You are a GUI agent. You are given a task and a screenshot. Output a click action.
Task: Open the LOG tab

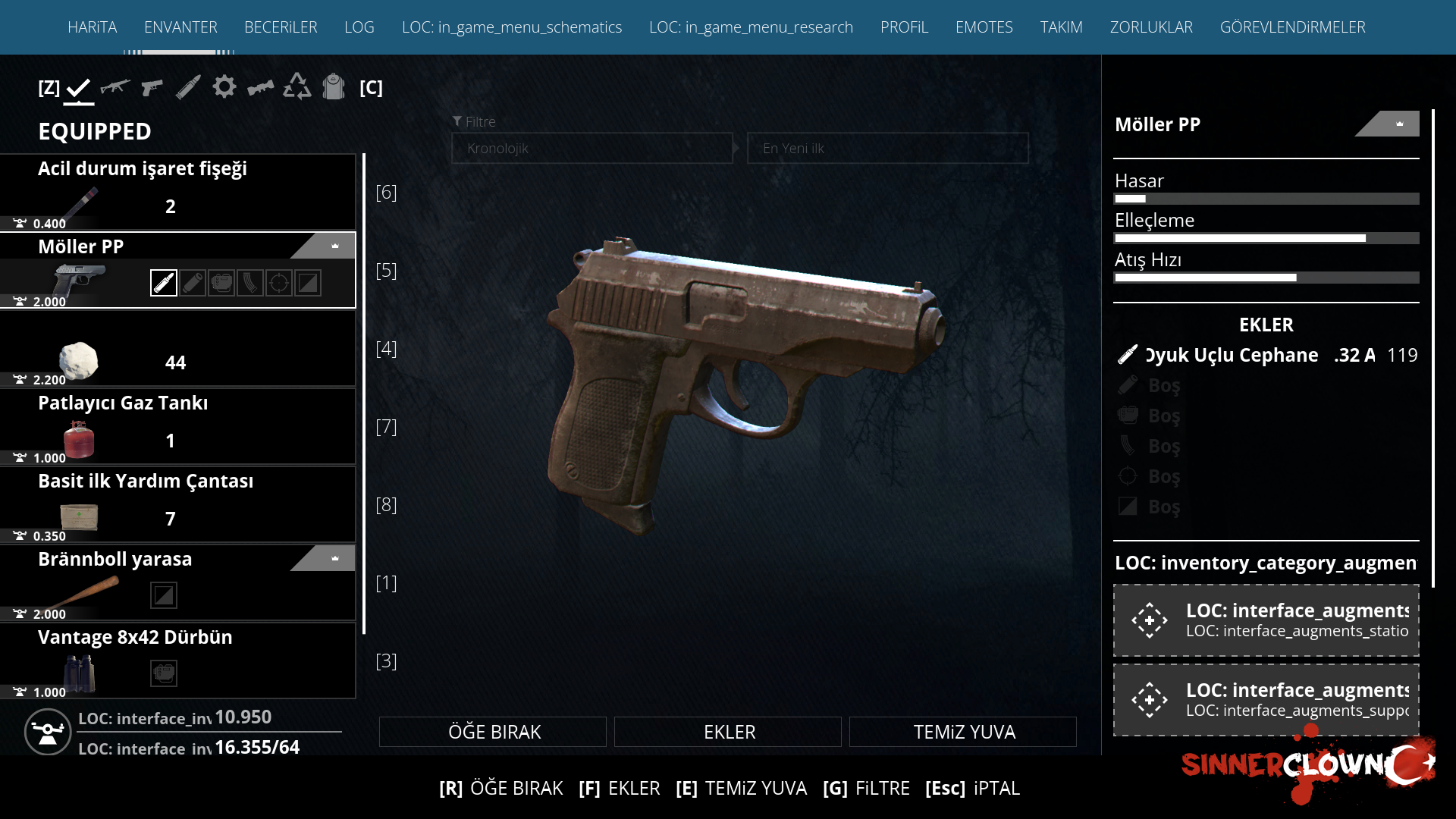pos(359,27)
